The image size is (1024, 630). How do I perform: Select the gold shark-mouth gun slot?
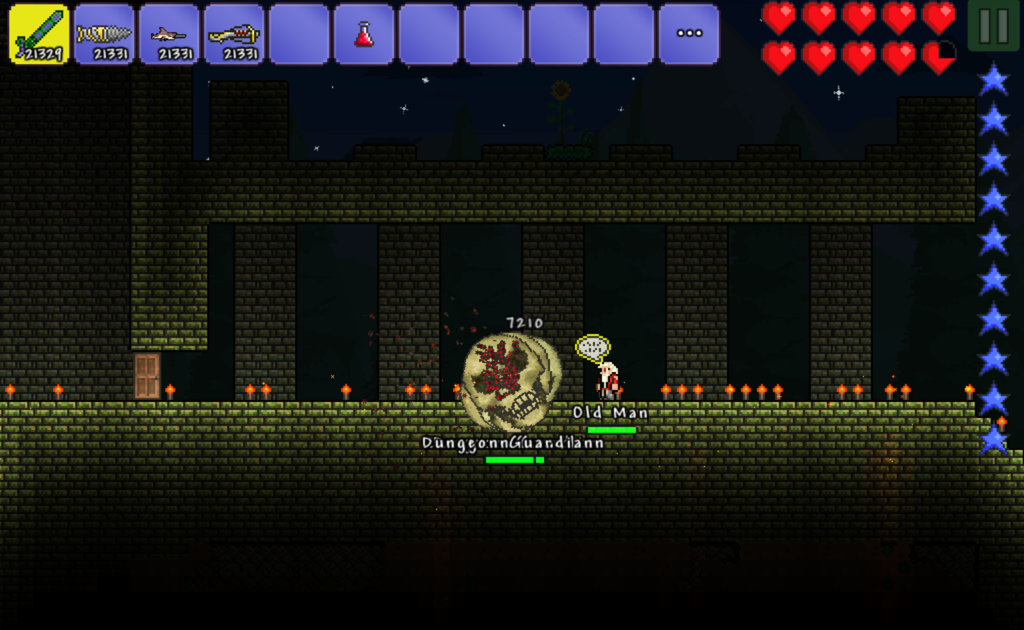[x=234, y=34]
